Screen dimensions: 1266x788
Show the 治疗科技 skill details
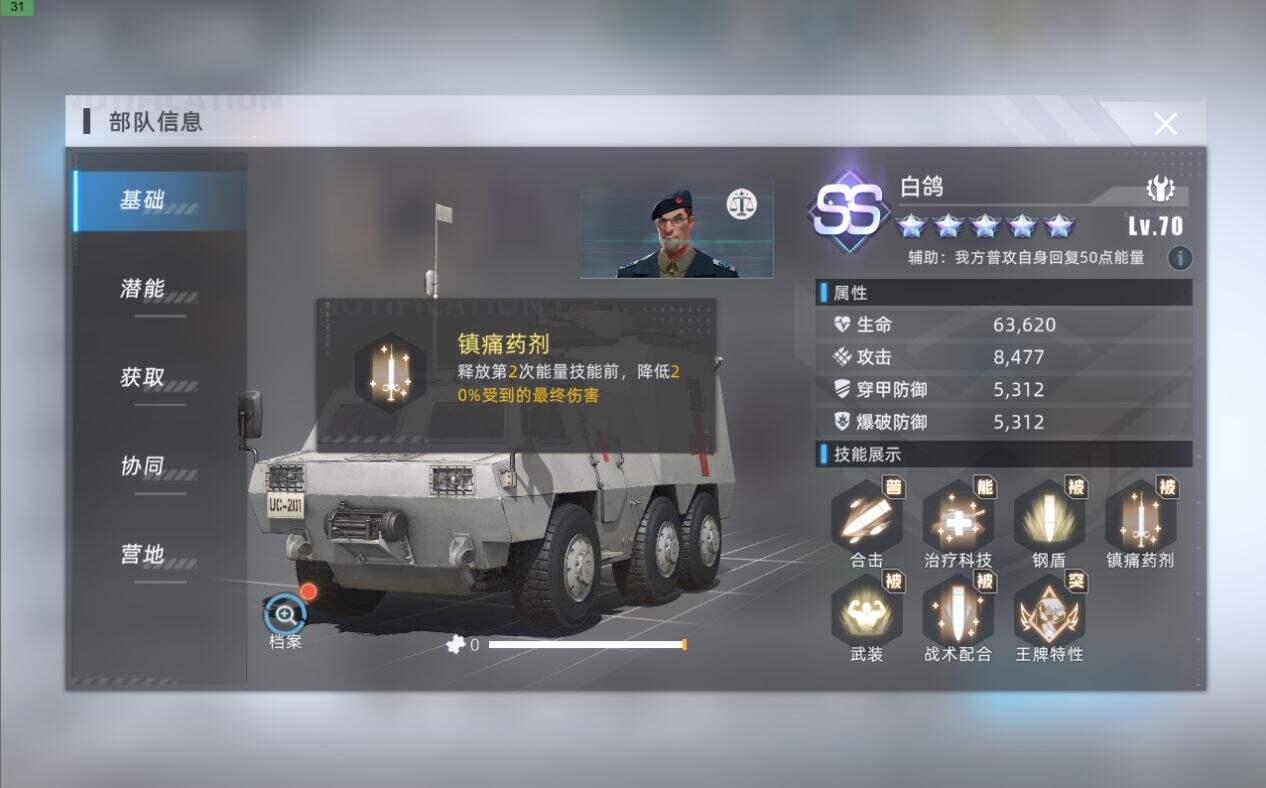coord(958,516)
